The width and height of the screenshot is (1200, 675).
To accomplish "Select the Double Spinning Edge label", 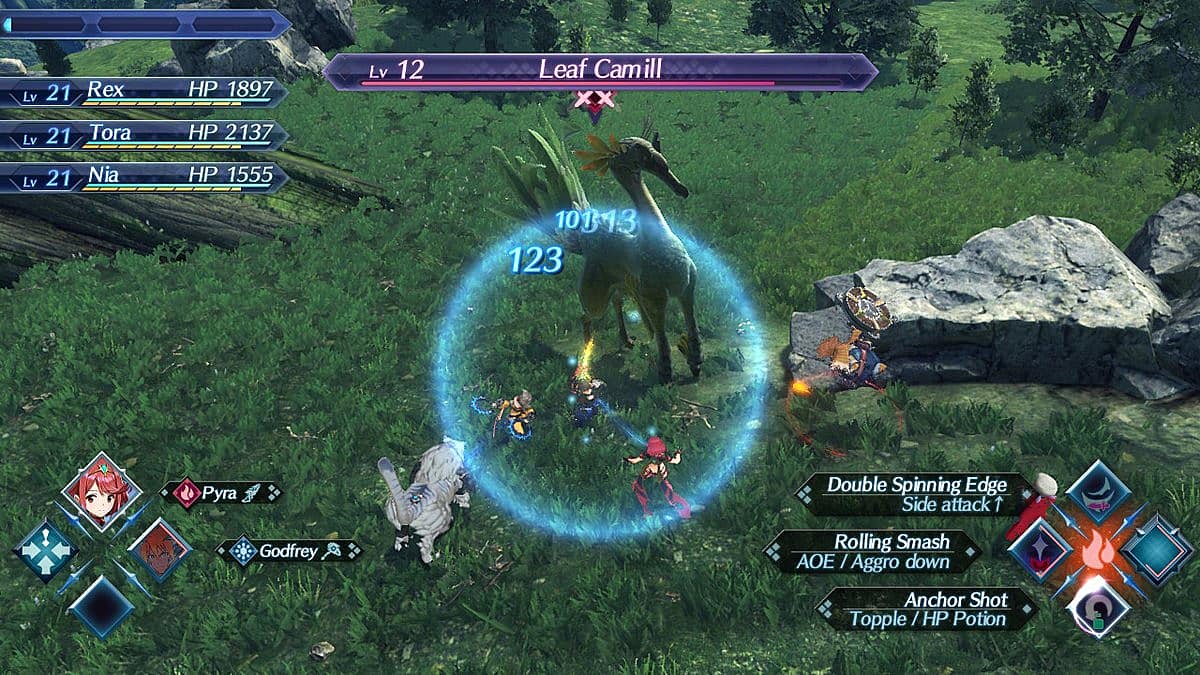I will coord(915,494).
